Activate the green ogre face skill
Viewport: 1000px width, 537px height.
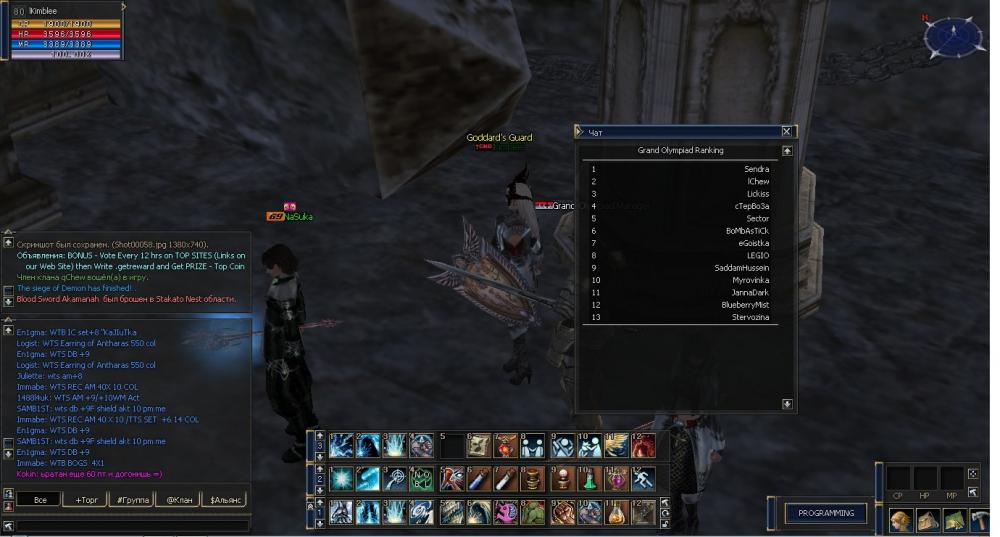532,513
